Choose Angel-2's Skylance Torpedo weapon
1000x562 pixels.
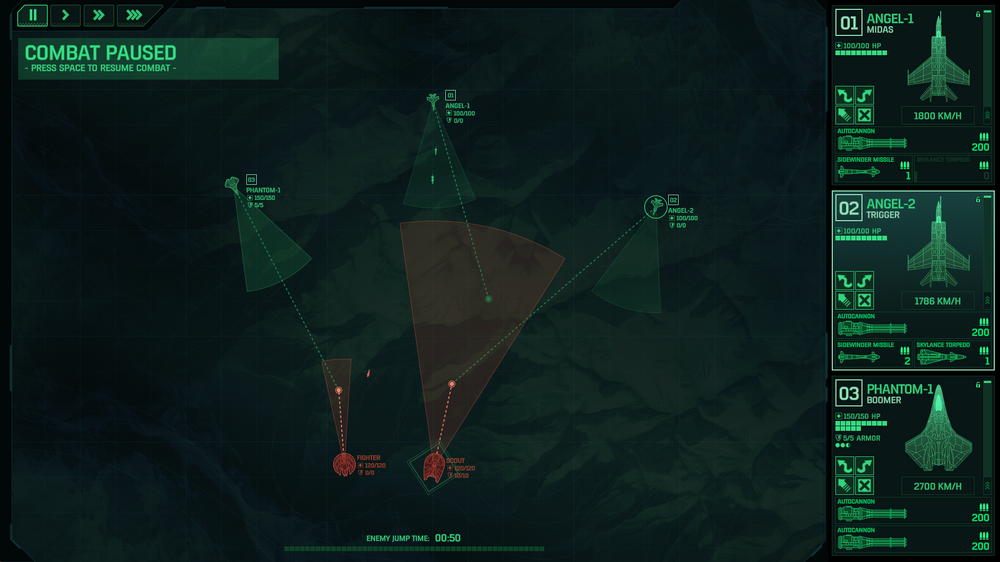pos(952,355)
